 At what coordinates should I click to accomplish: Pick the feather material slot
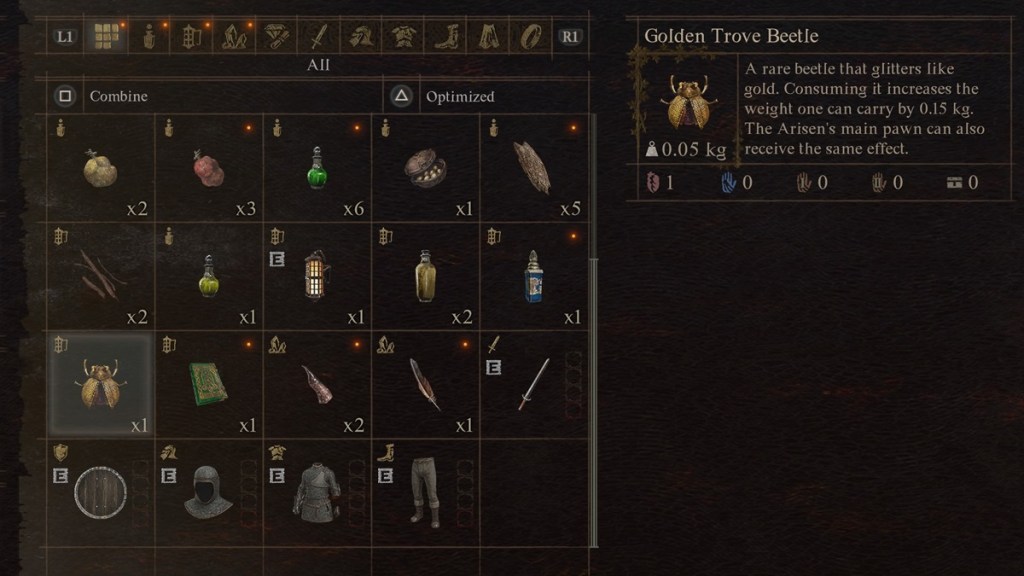tap(425, 385)
